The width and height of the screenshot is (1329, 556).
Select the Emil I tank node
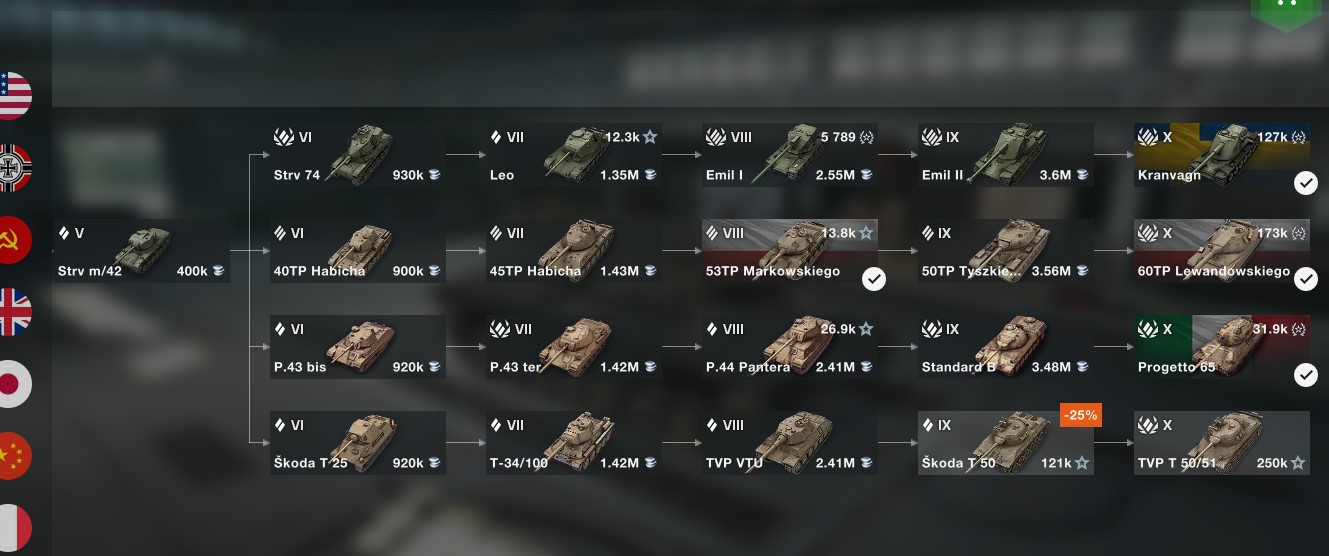tap(789, 155)
